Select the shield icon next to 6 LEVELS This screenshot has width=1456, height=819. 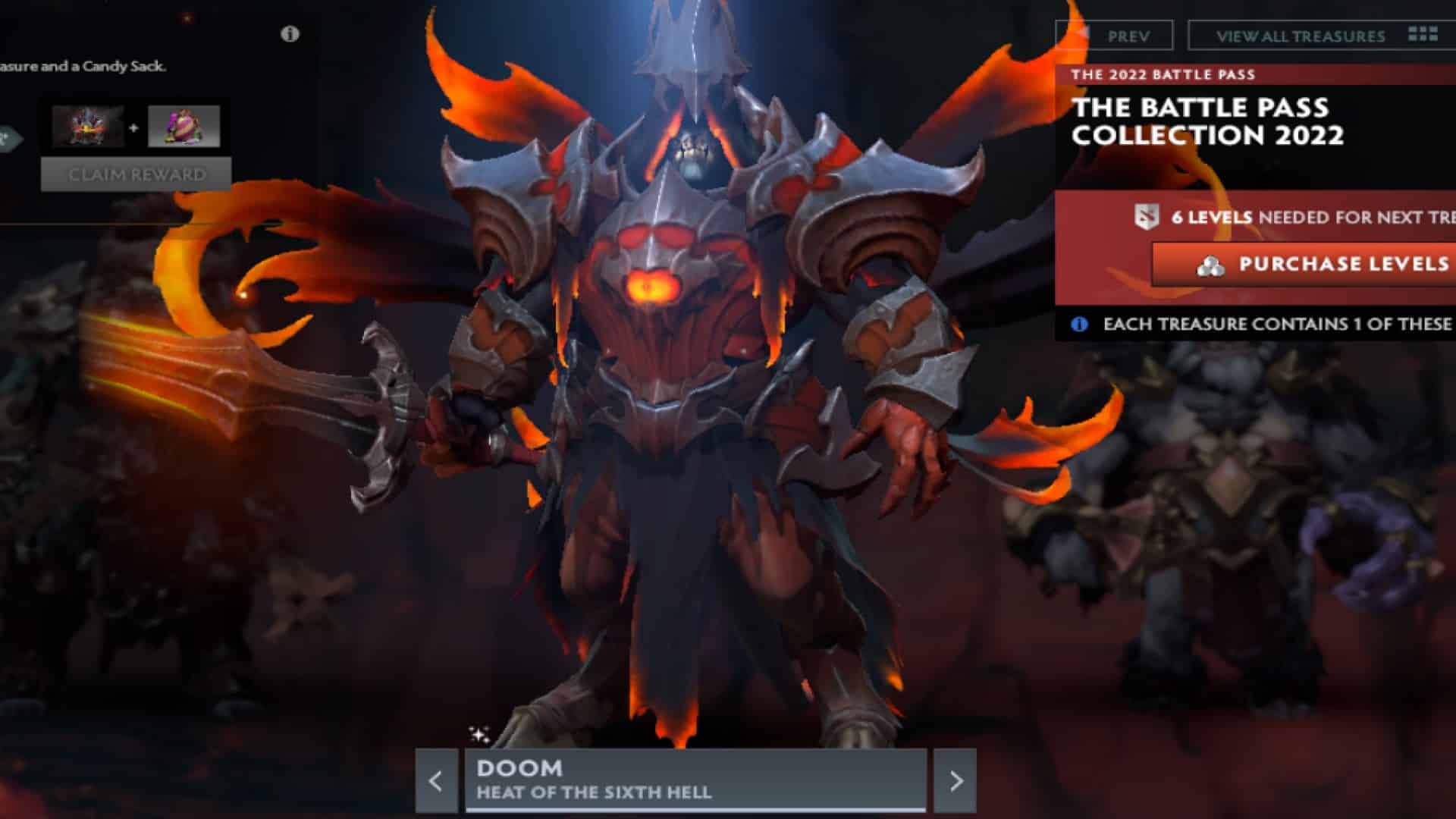[x=1147, y=215]
